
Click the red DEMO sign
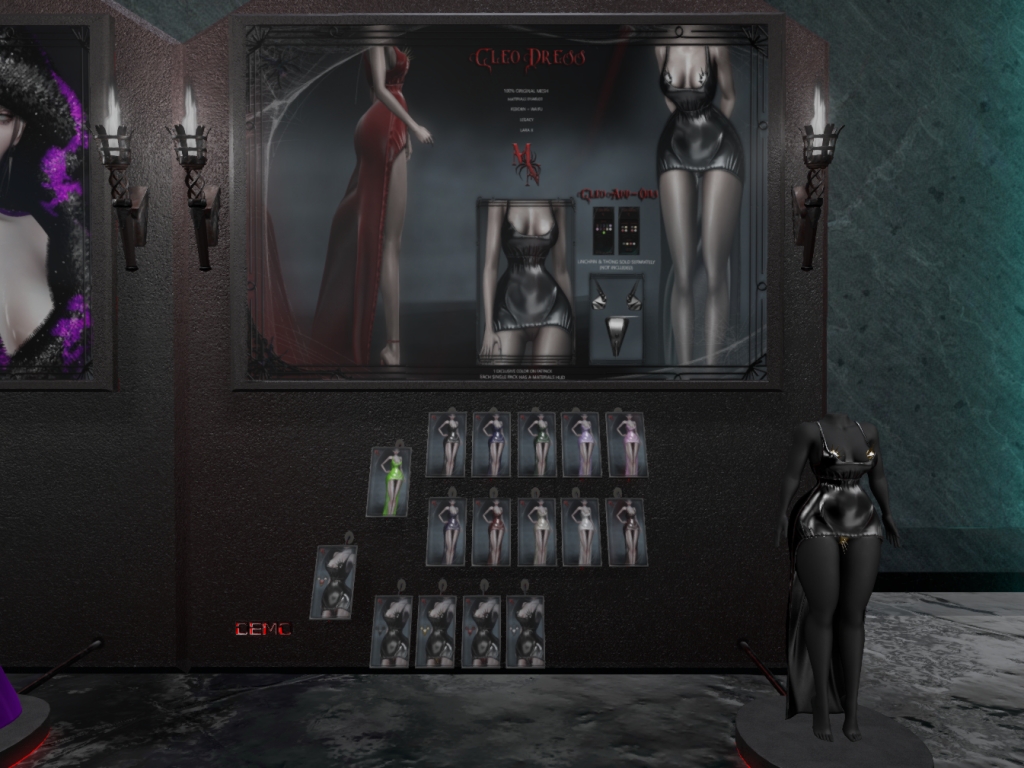(x=263, y=629)
